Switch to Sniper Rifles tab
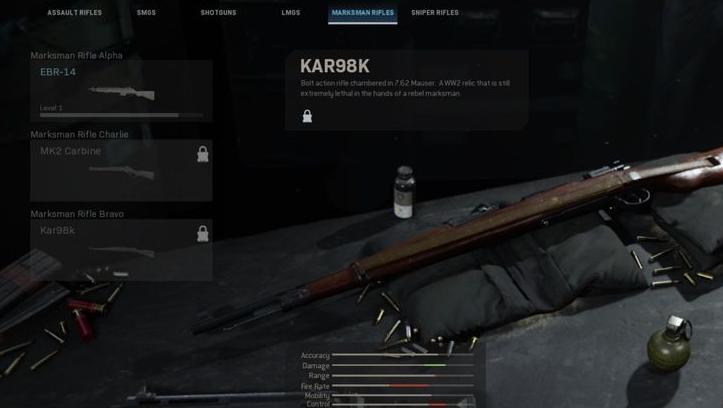Image resolution: width=723 pixels, height=408 pixels. click(x=435, y=13)
